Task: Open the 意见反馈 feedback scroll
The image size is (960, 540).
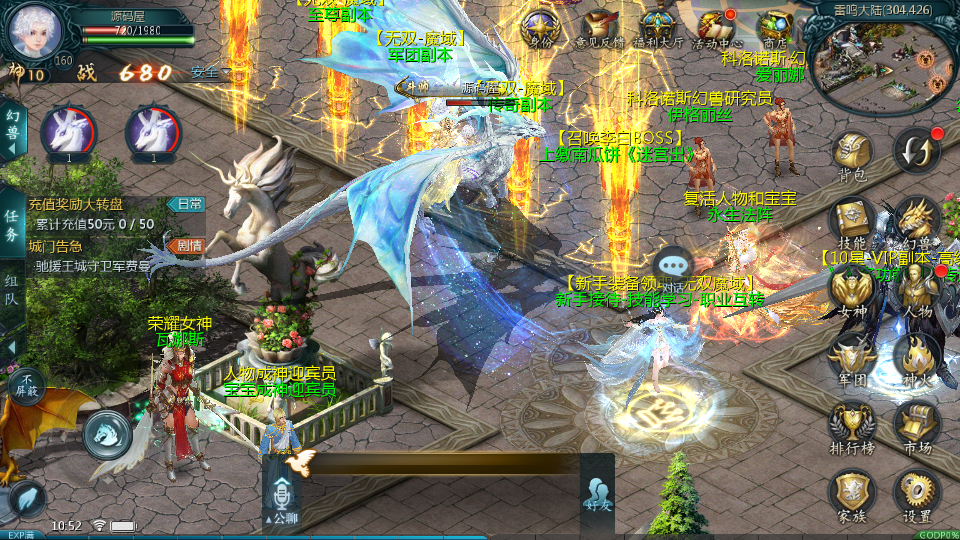Action: coord(600,26)
